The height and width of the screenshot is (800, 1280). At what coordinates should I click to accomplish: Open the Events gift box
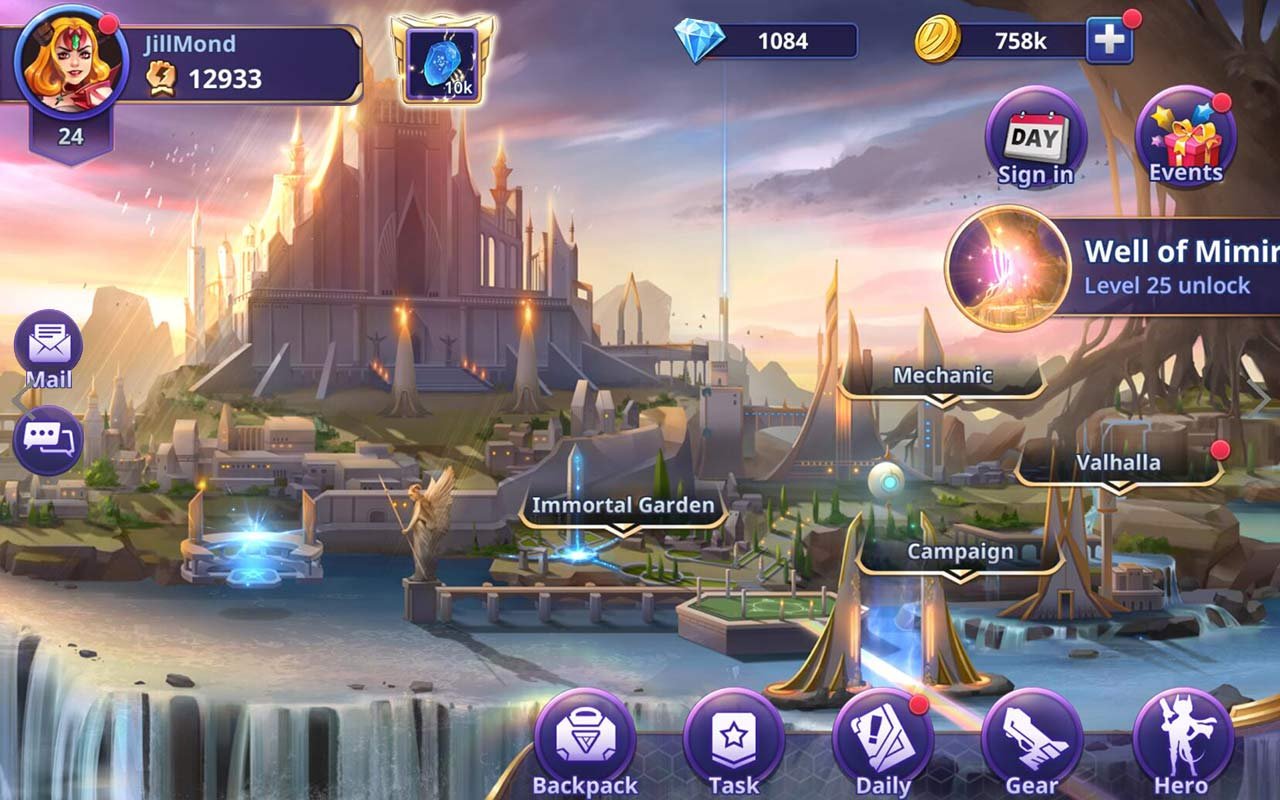1185,139
